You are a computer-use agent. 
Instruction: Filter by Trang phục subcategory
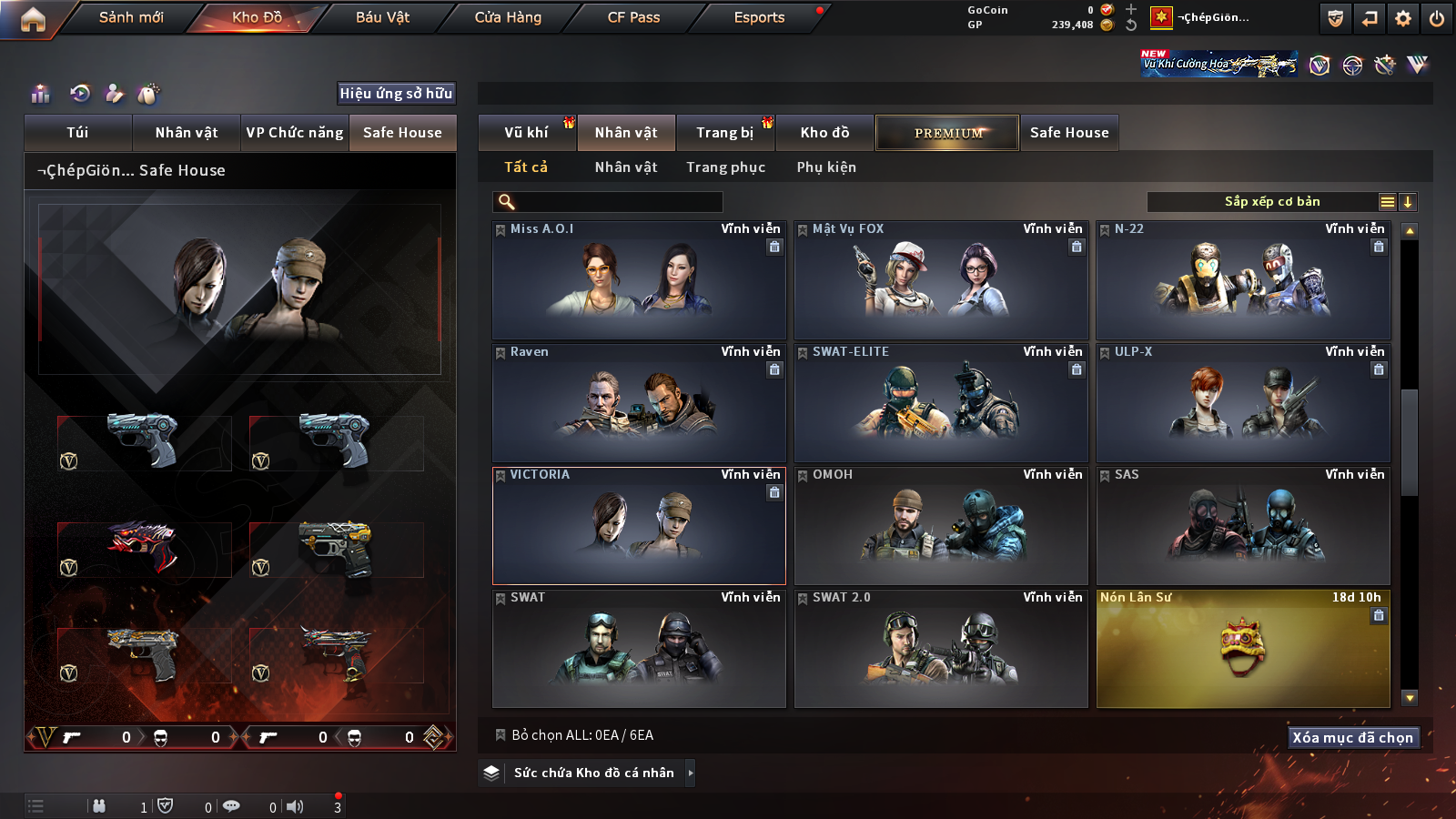point(725,167)
